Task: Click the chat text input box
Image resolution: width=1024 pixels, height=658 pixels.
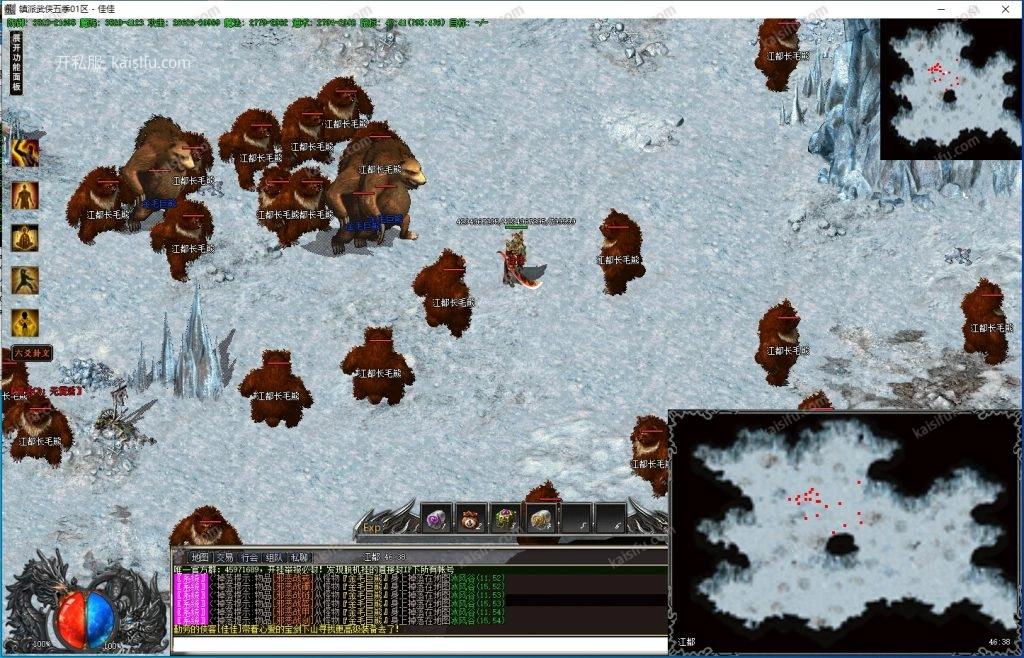Action: 418,644
